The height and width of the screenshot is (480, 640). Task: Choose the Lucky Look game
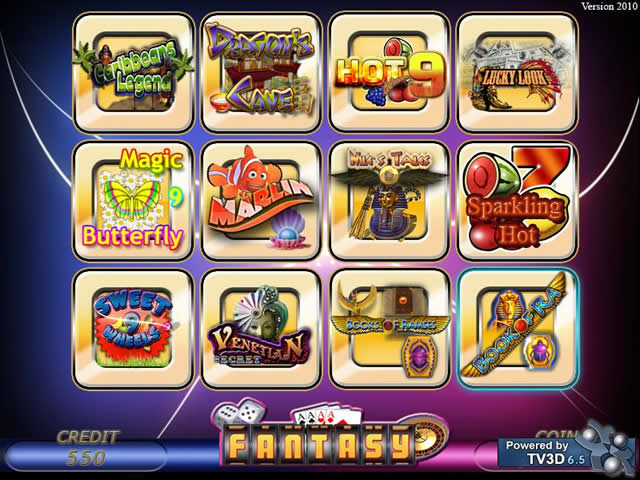pos(517,72)
